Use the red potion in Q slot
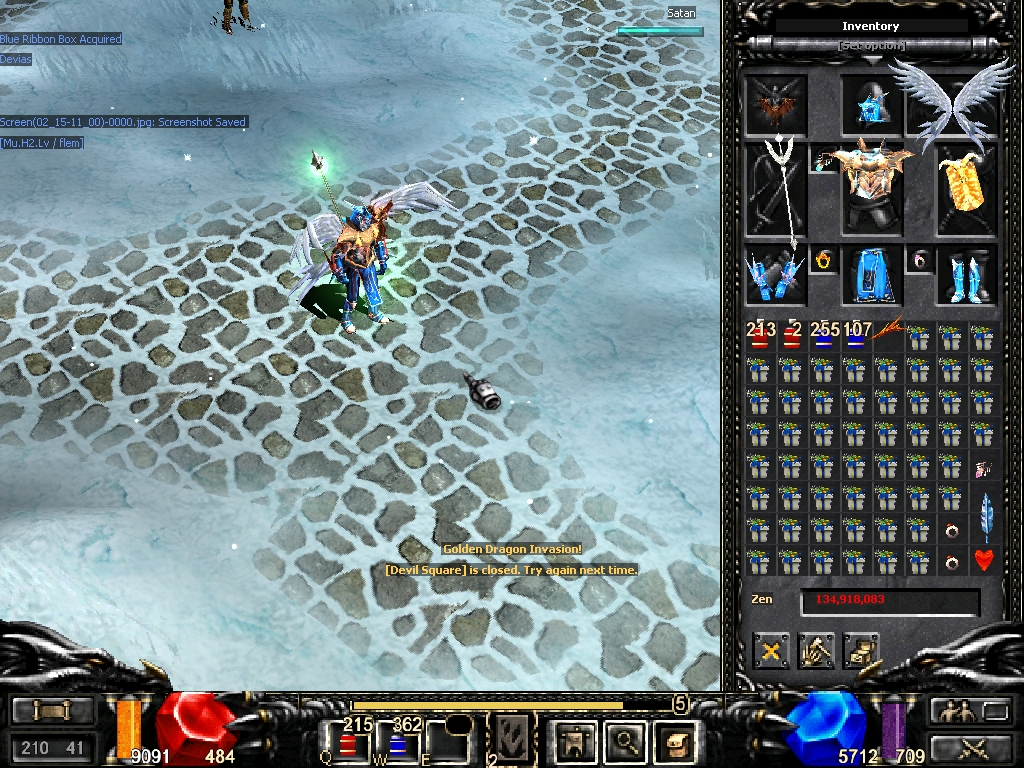 click(x=347, y=746)
